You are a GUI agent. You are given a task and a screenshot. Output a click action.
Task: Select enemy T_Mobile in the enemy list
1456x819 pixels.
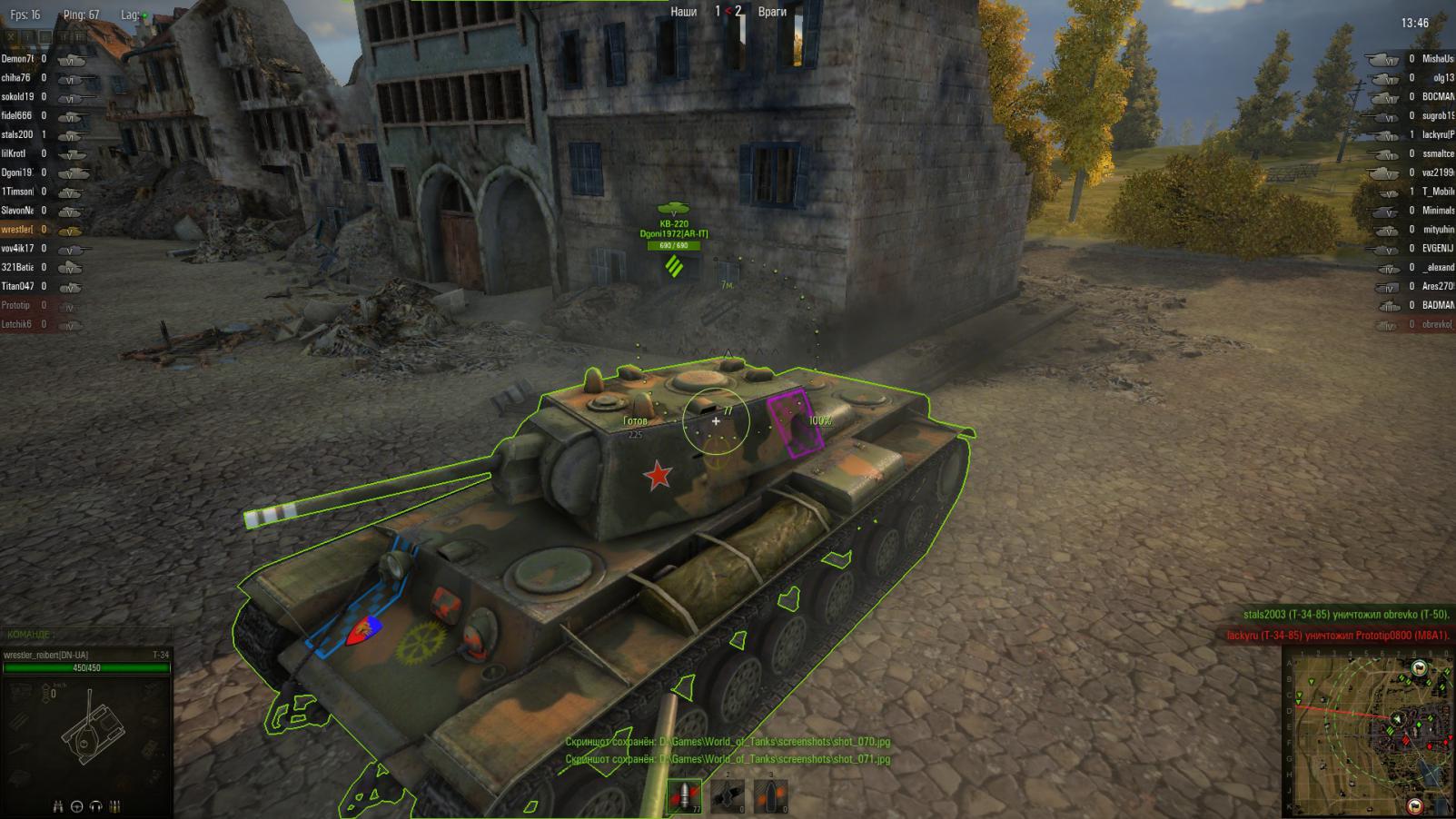[1437, 192]
